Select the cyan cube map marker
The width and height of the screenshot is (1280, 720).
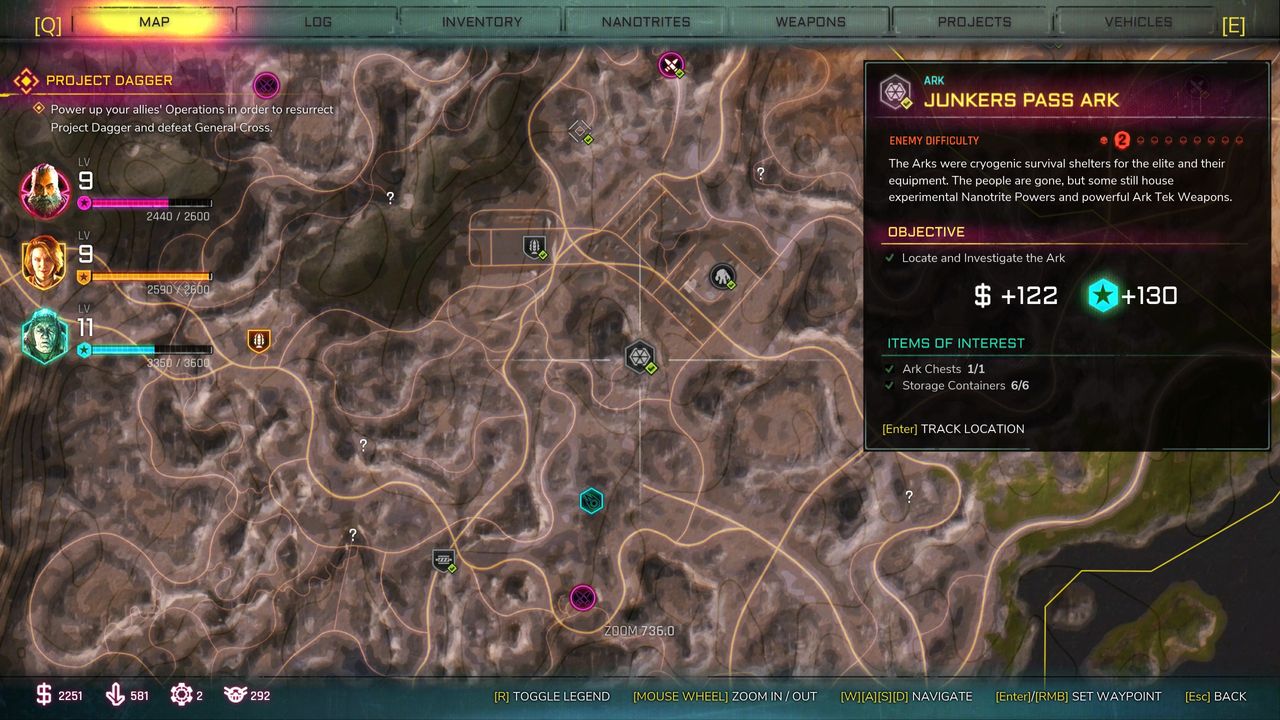tap(591, 500)
